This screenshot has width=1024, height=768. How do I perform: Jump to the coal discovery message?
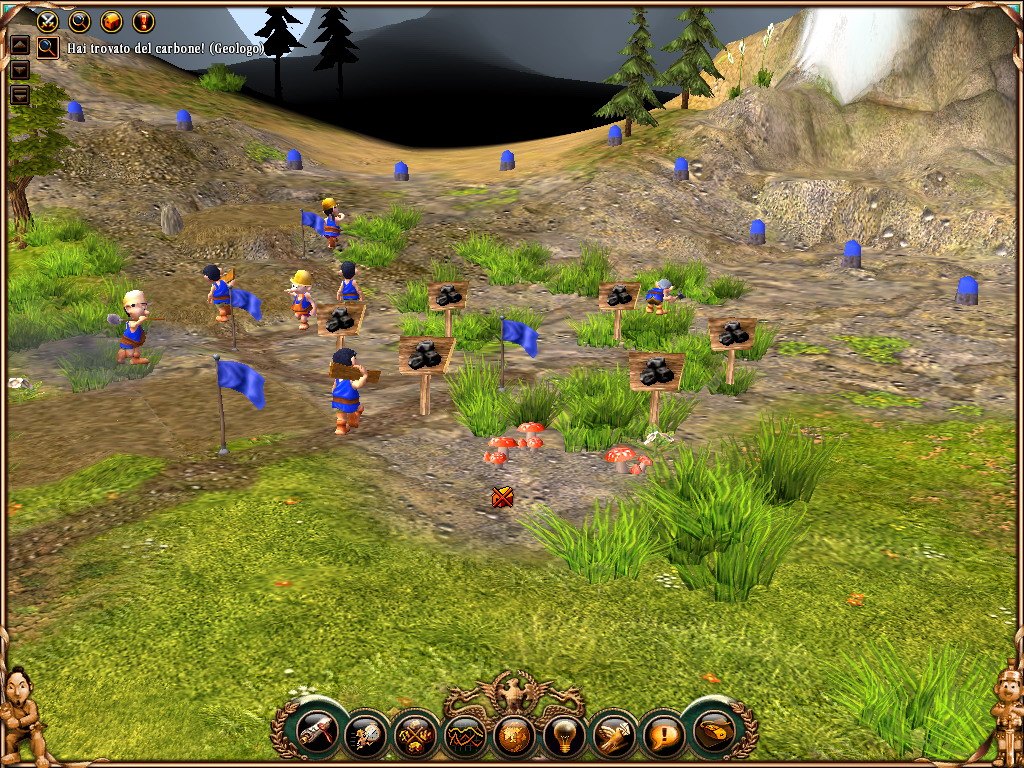click(47, 47)
